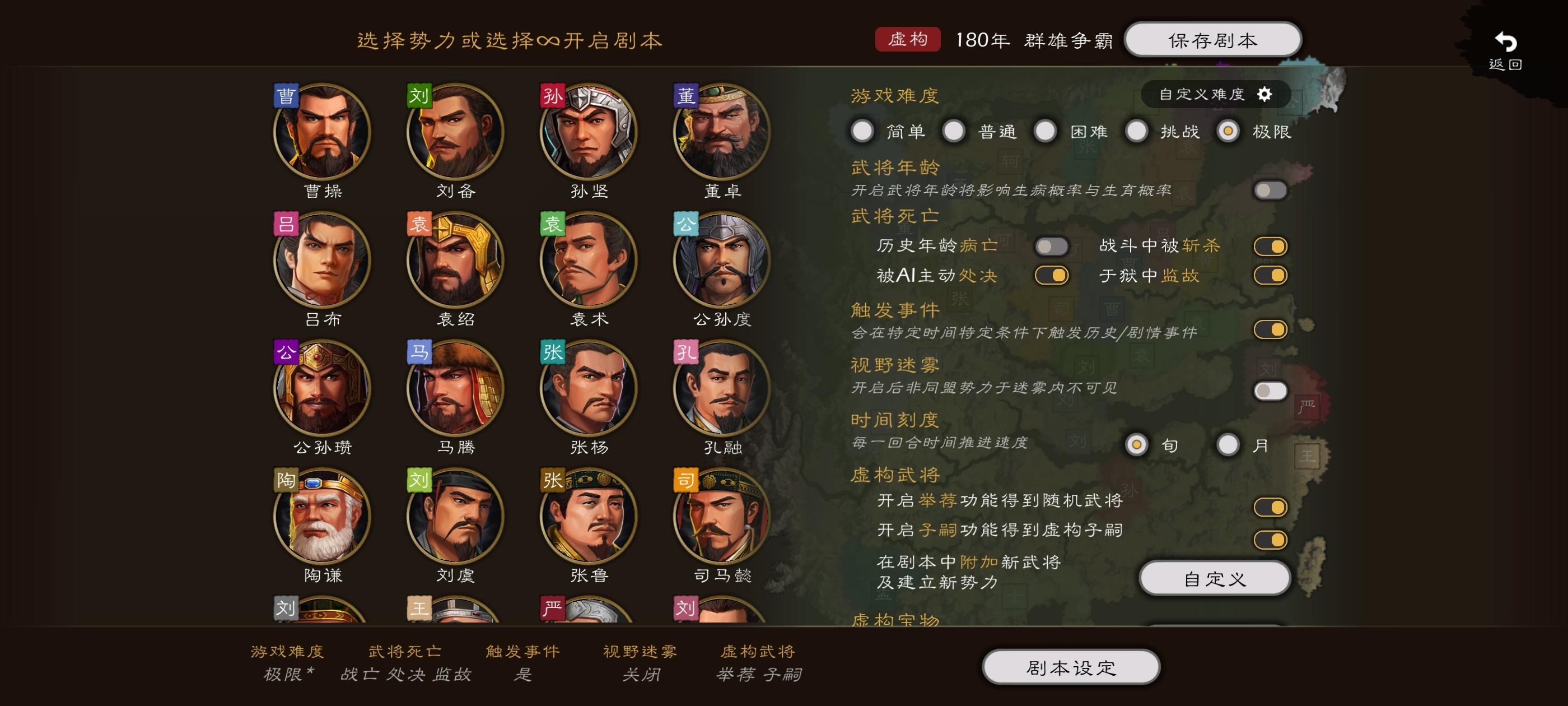Click the 保存剧本 save scenario button
The height and width of the screenshot is (706, 1568).
(1213, 39)
